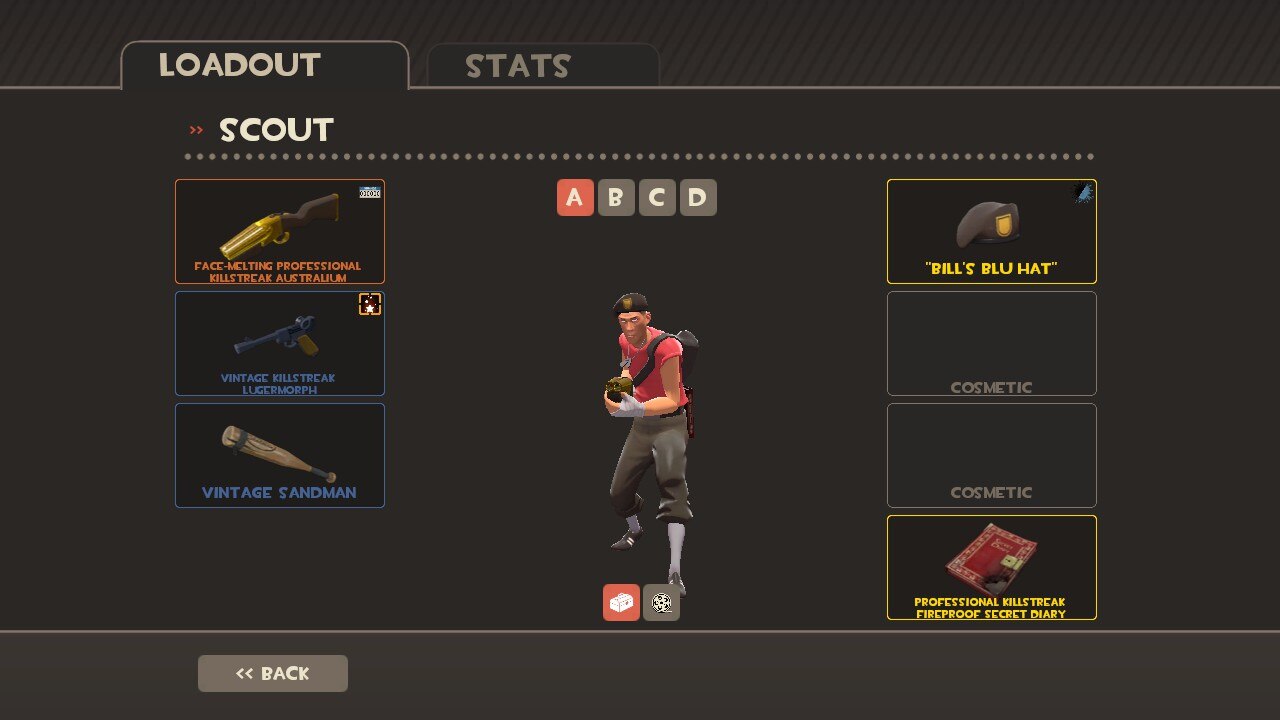Select the Vintage Sandman melee slot

(280, 455)
